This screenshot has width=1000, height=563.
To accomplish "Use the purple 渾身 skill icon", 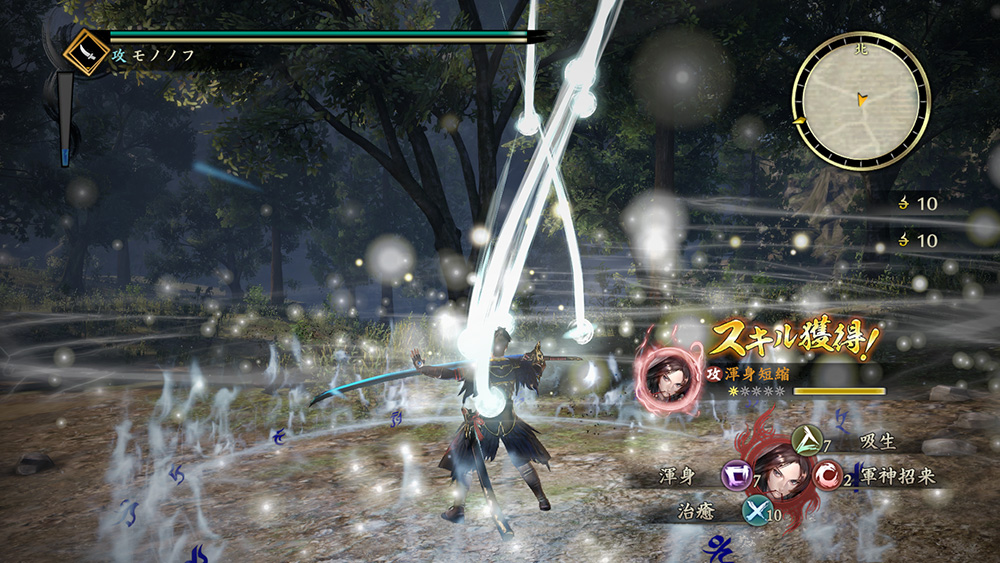I will click(x=736, y=476).
